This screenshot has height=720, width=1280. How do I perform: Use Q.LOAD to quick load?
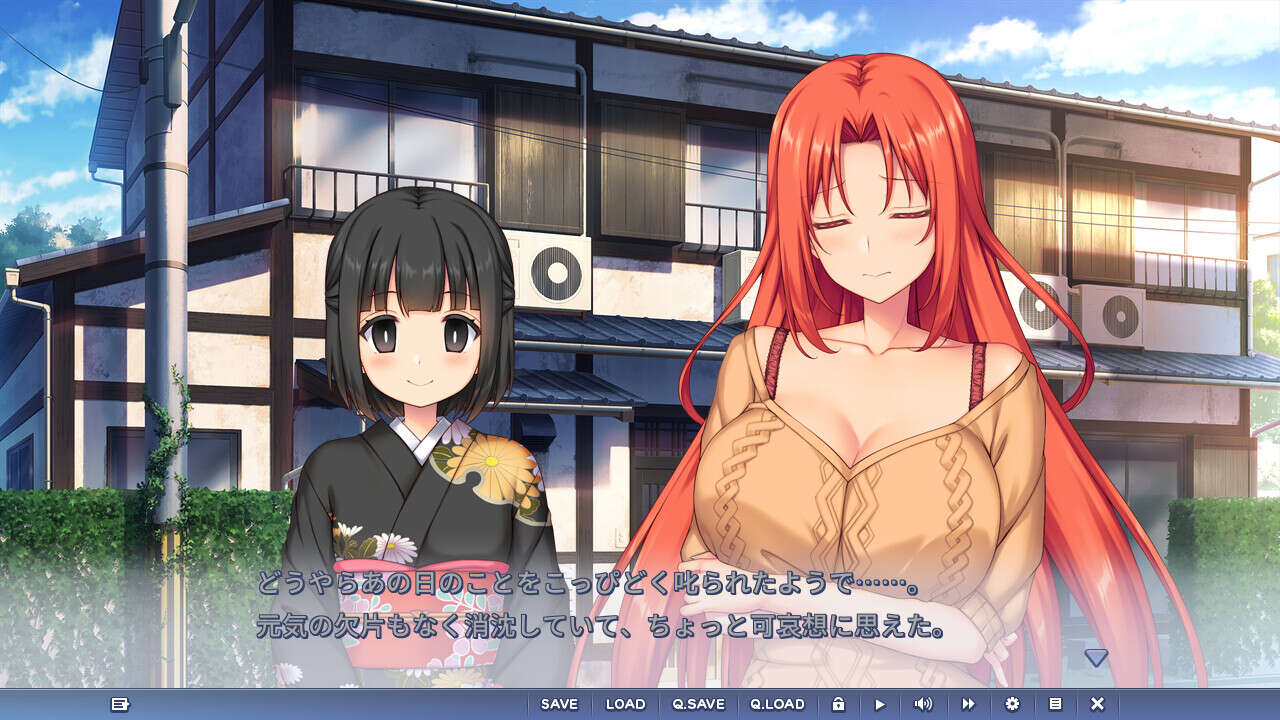tap(777, 704)
